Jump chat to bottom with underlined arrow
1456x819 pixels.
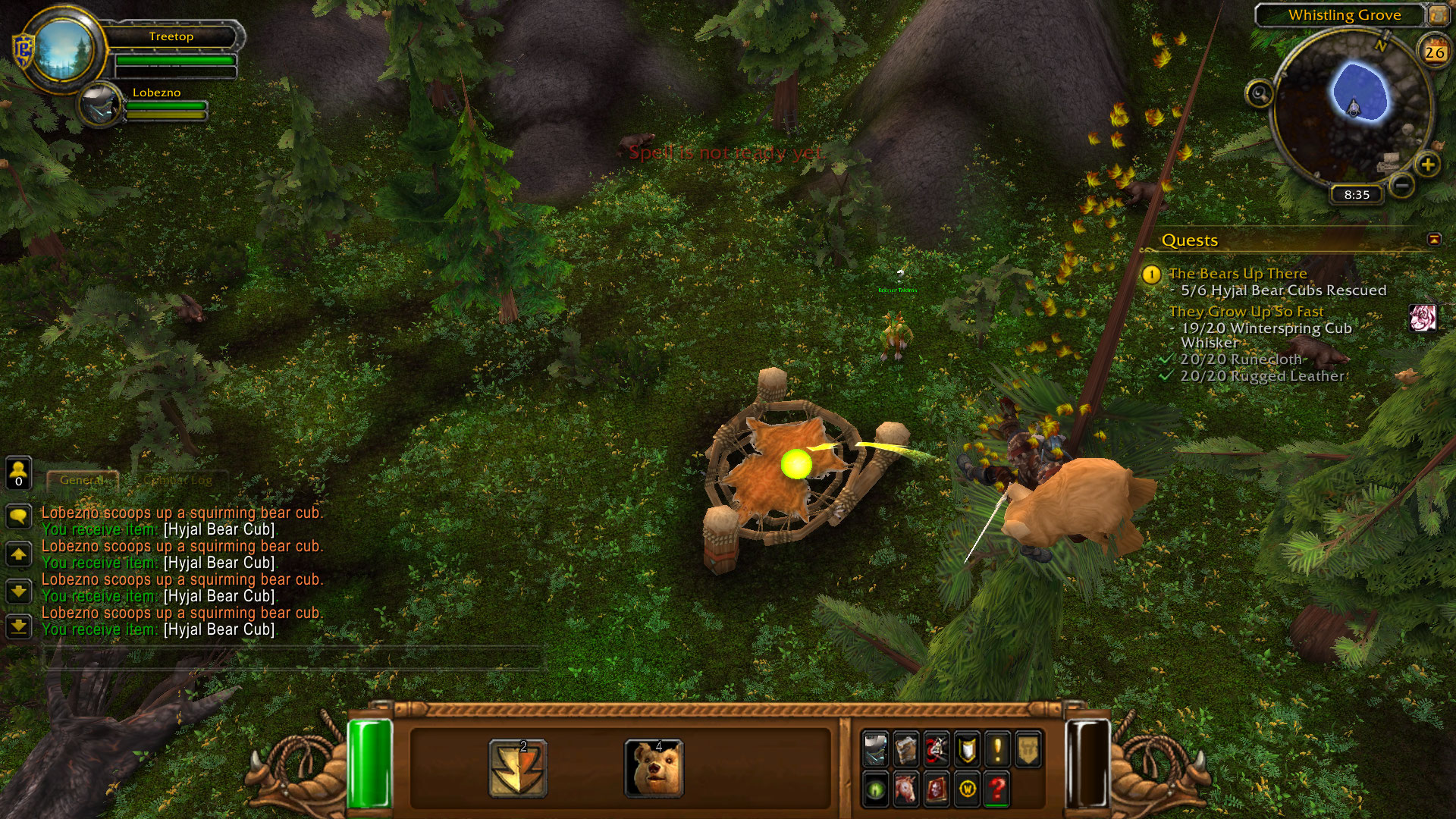[18, 626]
